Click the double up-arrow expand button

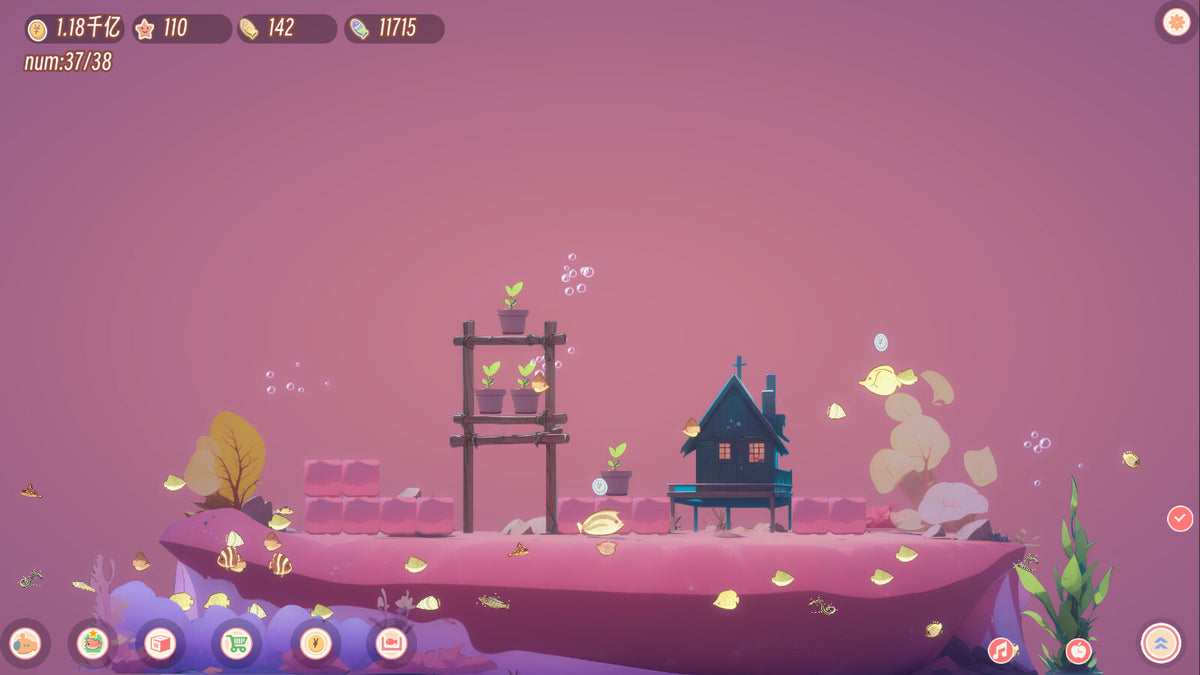tap(1160, 643)
